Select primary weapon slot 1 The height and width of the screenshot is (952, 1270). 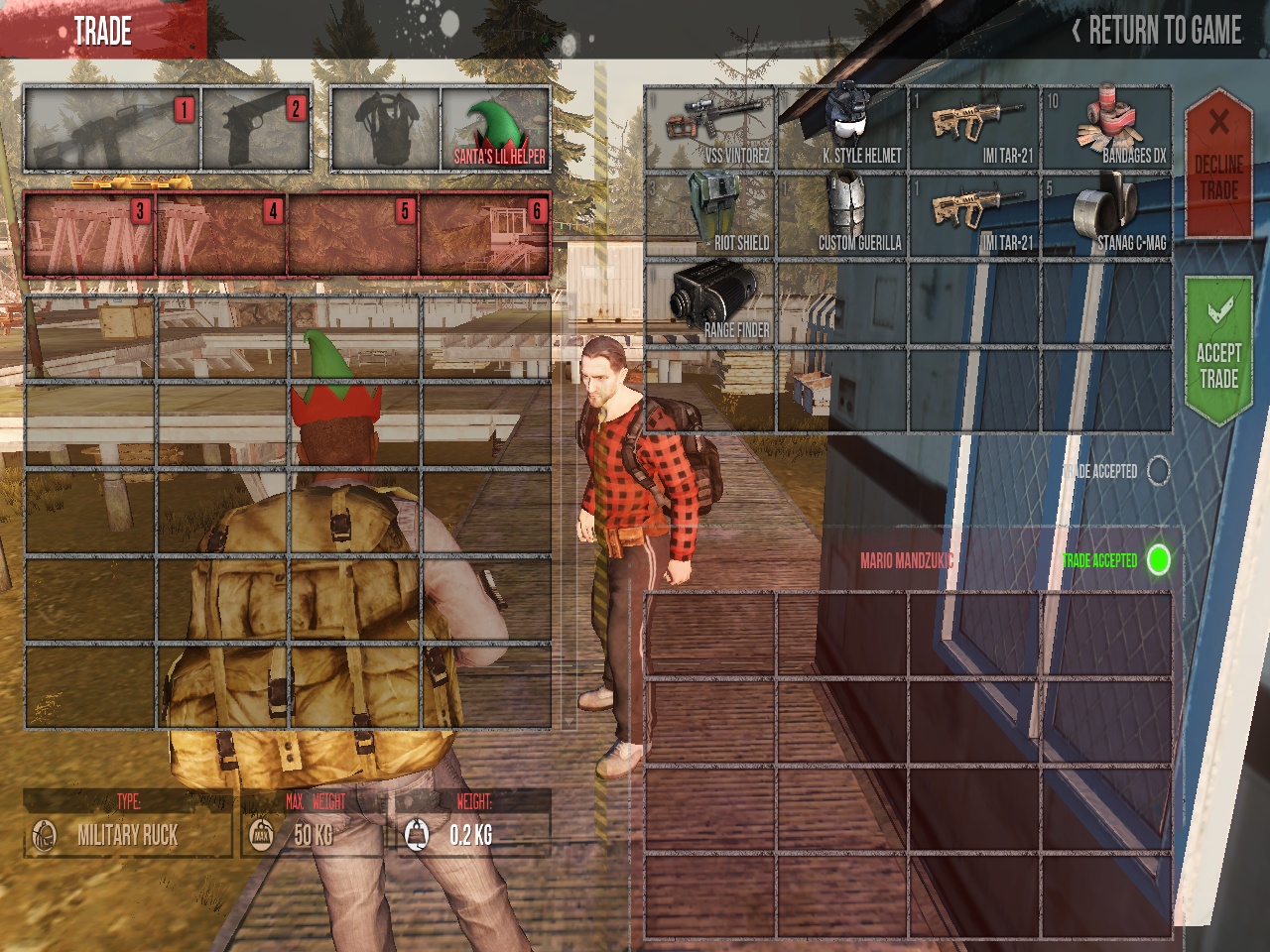pos(112,130)
